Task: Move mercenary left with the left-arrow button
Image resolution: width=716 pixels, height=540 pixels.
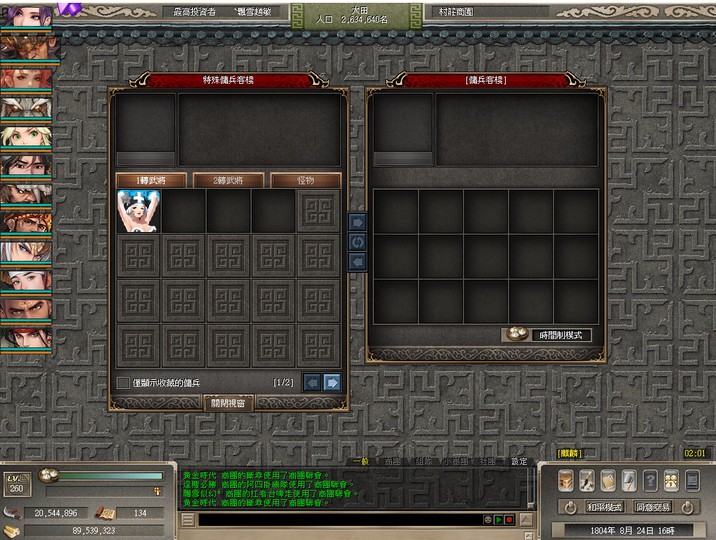Action: (357, 261)
